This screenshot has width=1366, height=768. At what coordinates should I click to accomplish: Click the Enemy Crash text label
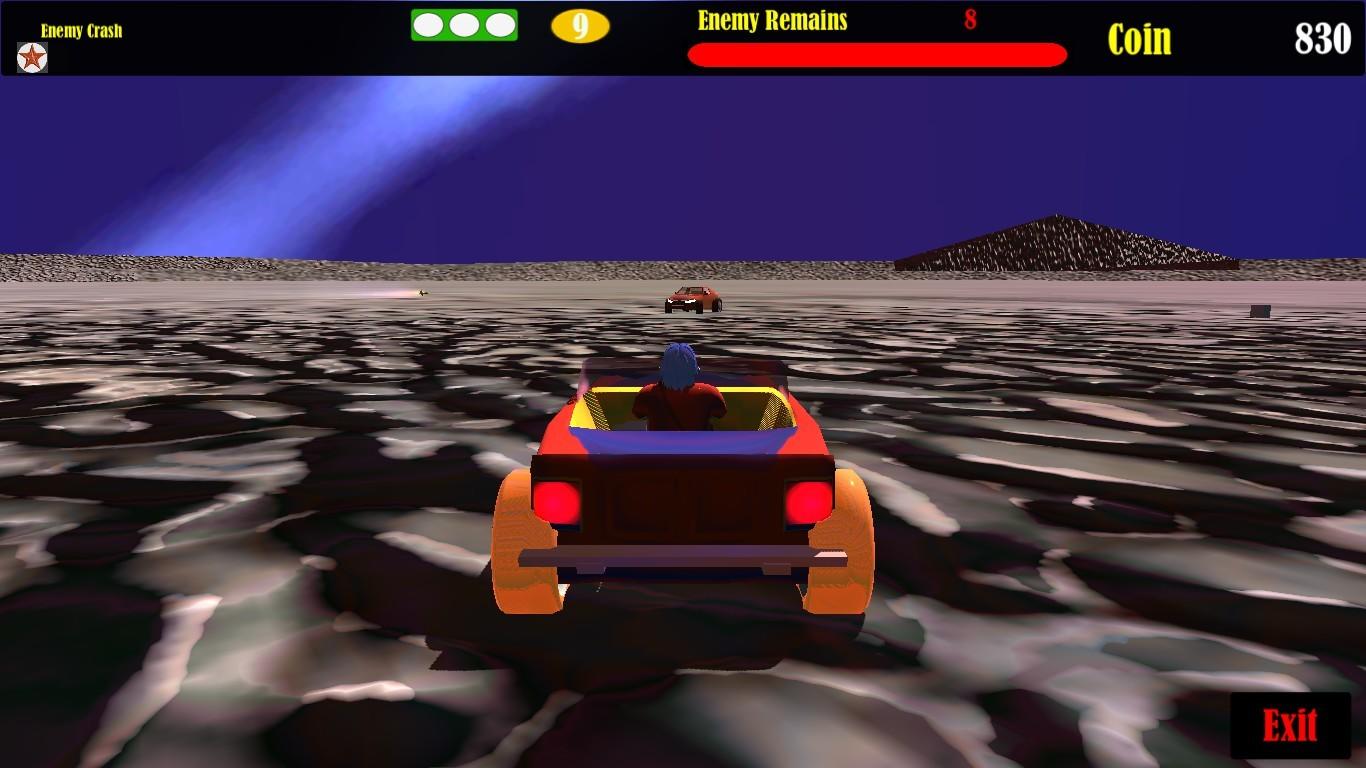(79, 28)
